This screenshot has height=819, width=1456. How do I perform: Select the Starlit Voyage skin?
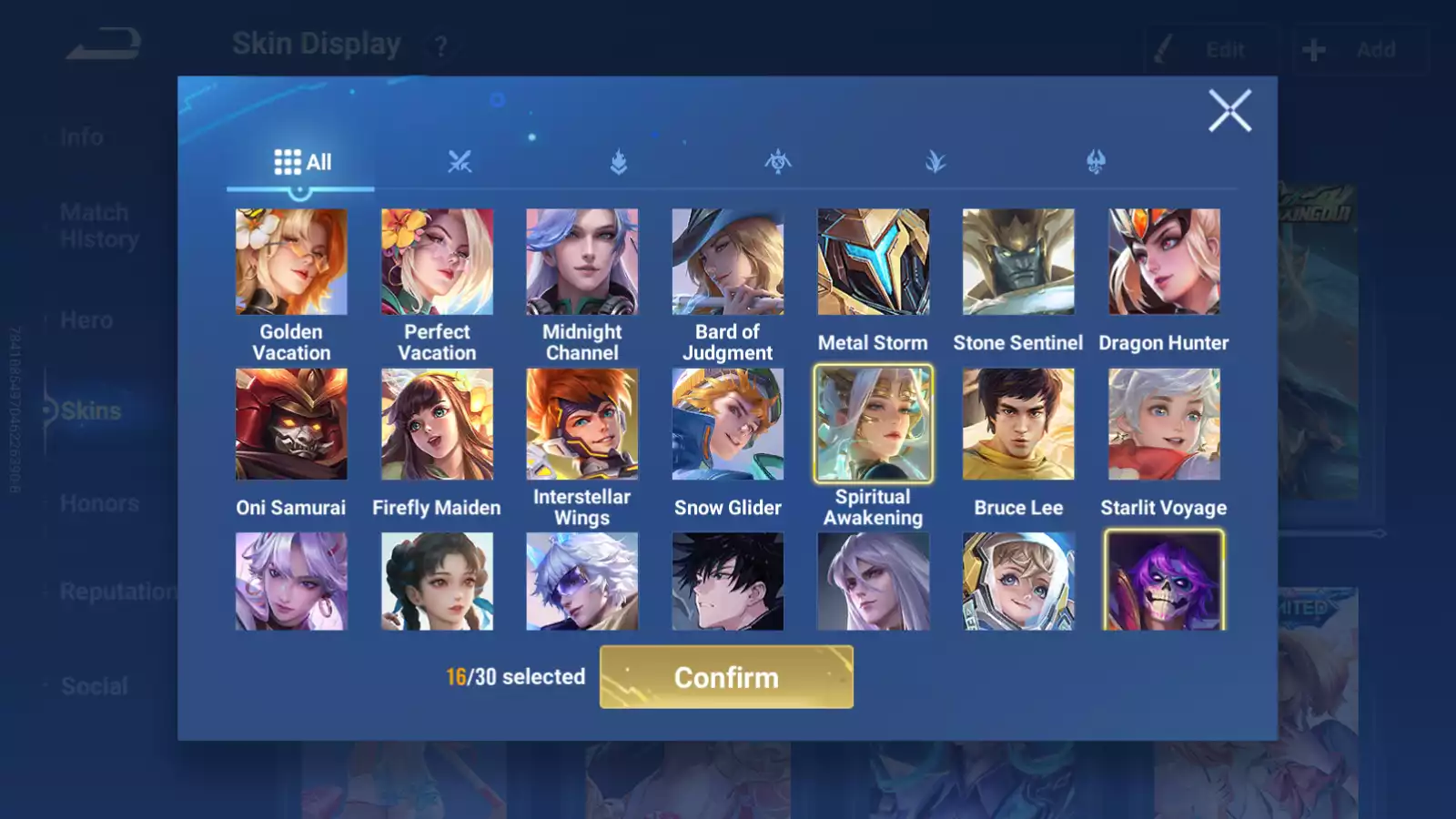[1164, 424]
